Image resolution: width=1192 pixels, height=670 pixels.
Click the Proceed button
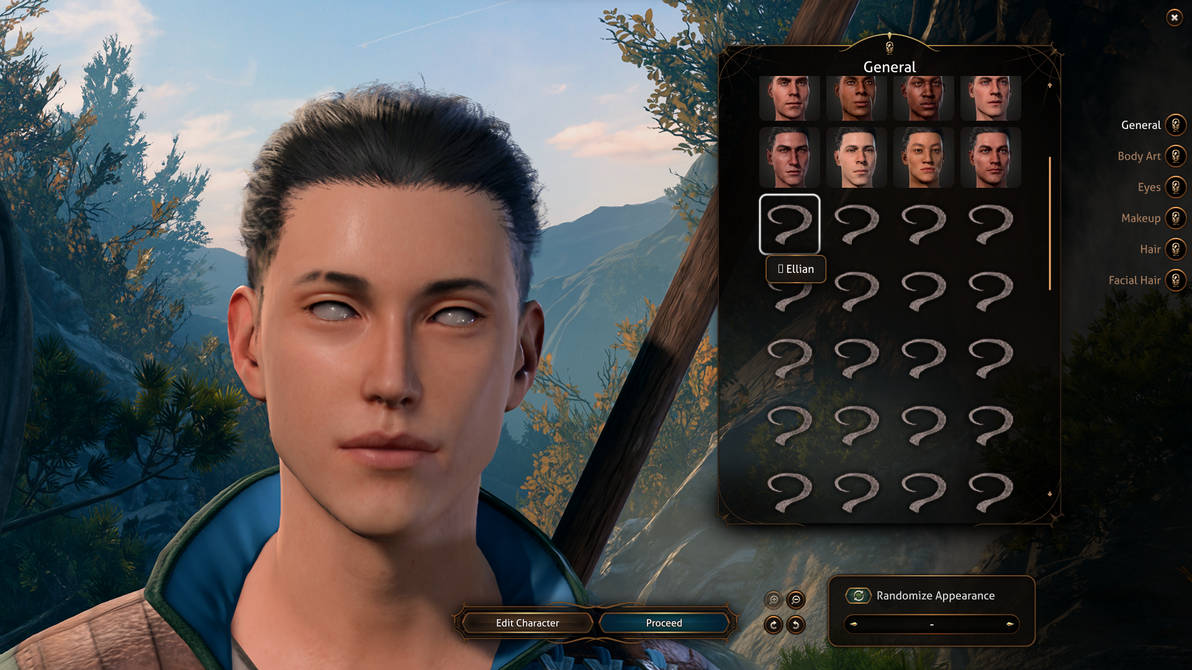(x=664, y=623)
